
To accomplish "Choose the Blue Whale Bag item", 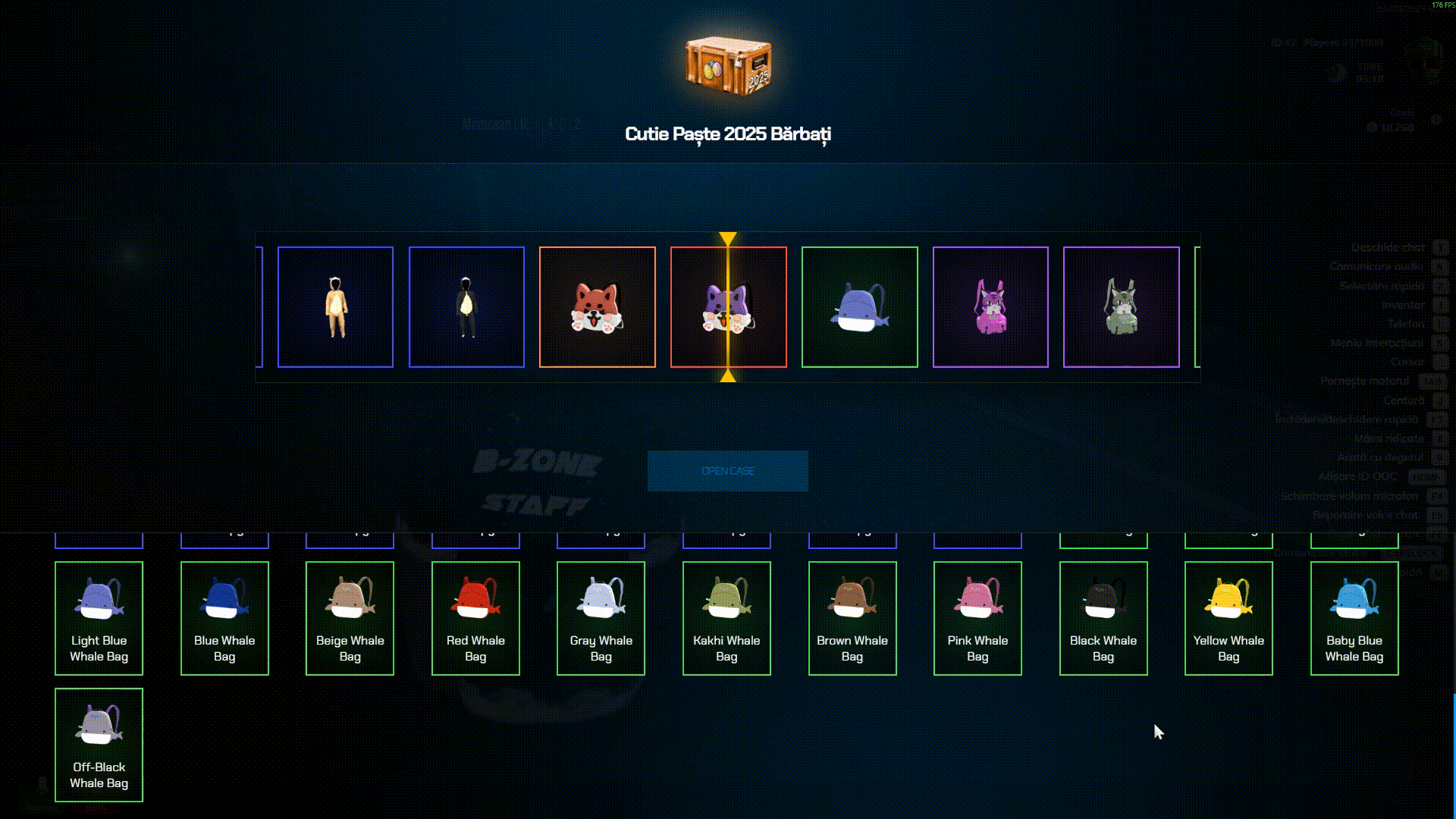I will tap(224, 618).
